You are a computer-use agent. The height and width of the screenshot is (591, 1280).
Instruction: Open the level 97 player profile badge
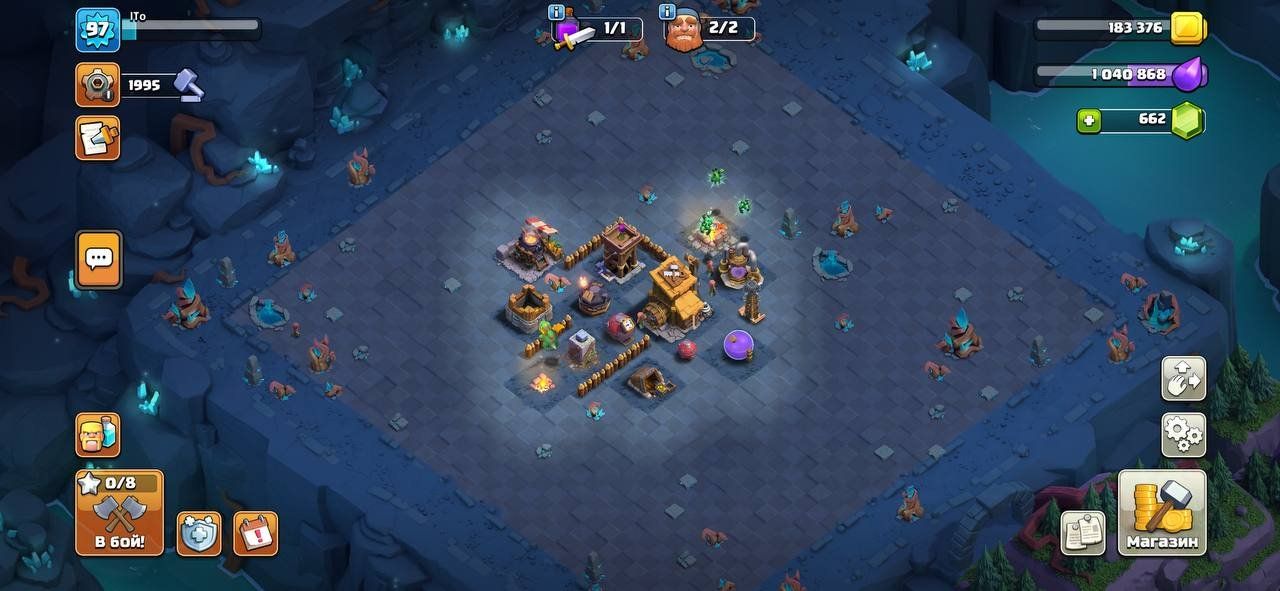(97, 29)
